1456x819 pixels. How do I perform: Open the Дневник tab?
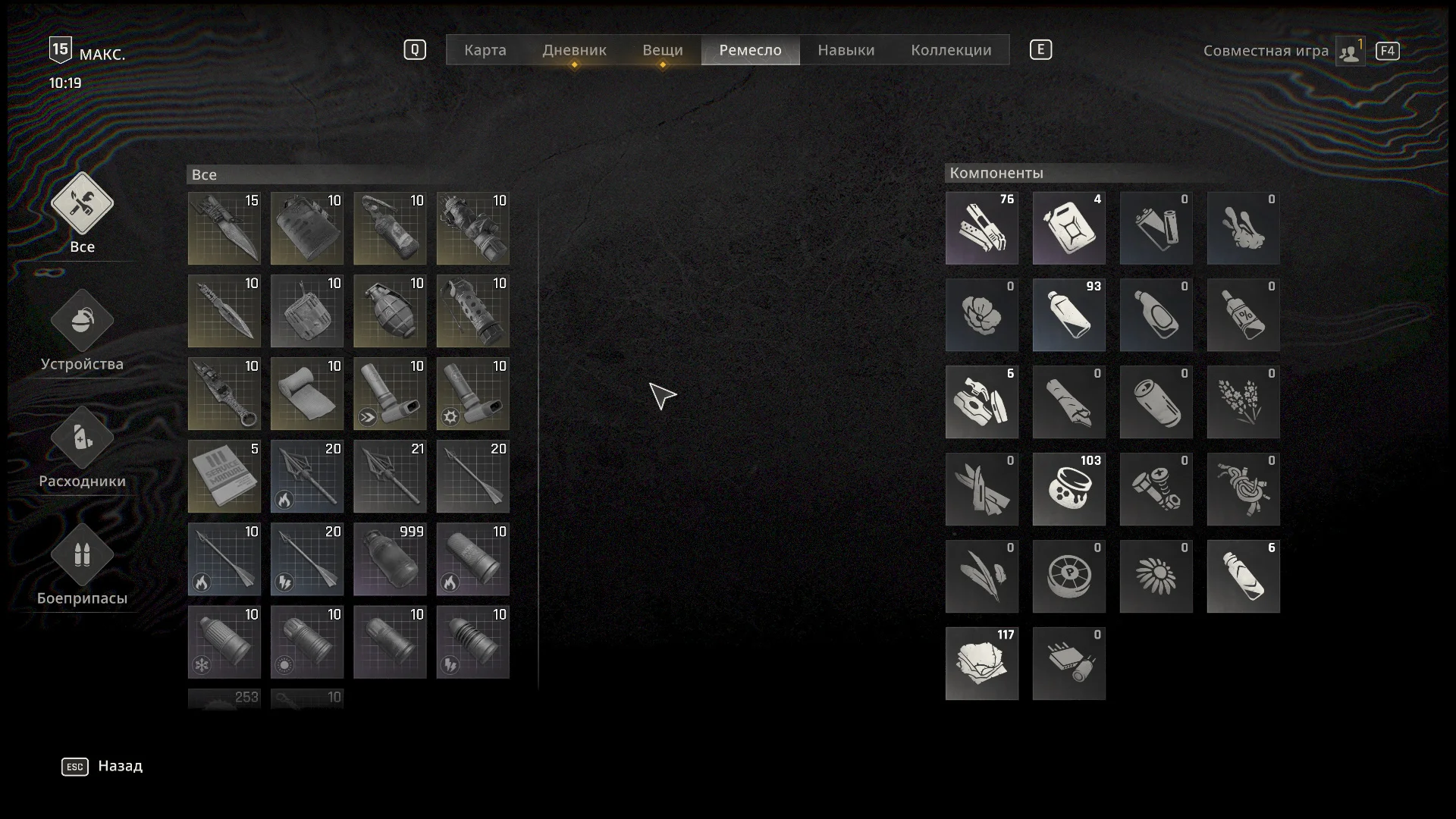[574, 50]
